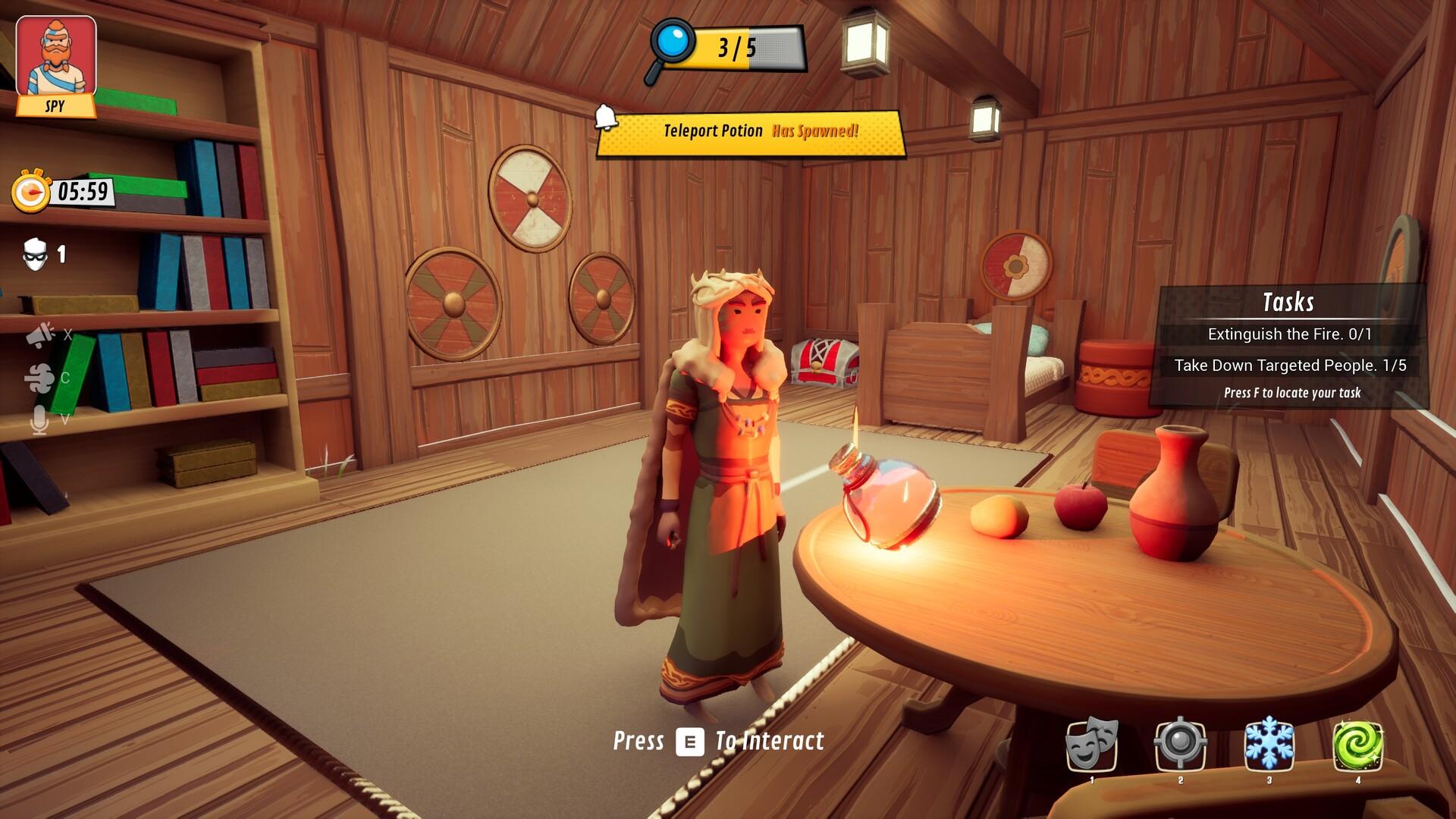
Task: Activate the green swirl ability
Action: [1357, 744]
